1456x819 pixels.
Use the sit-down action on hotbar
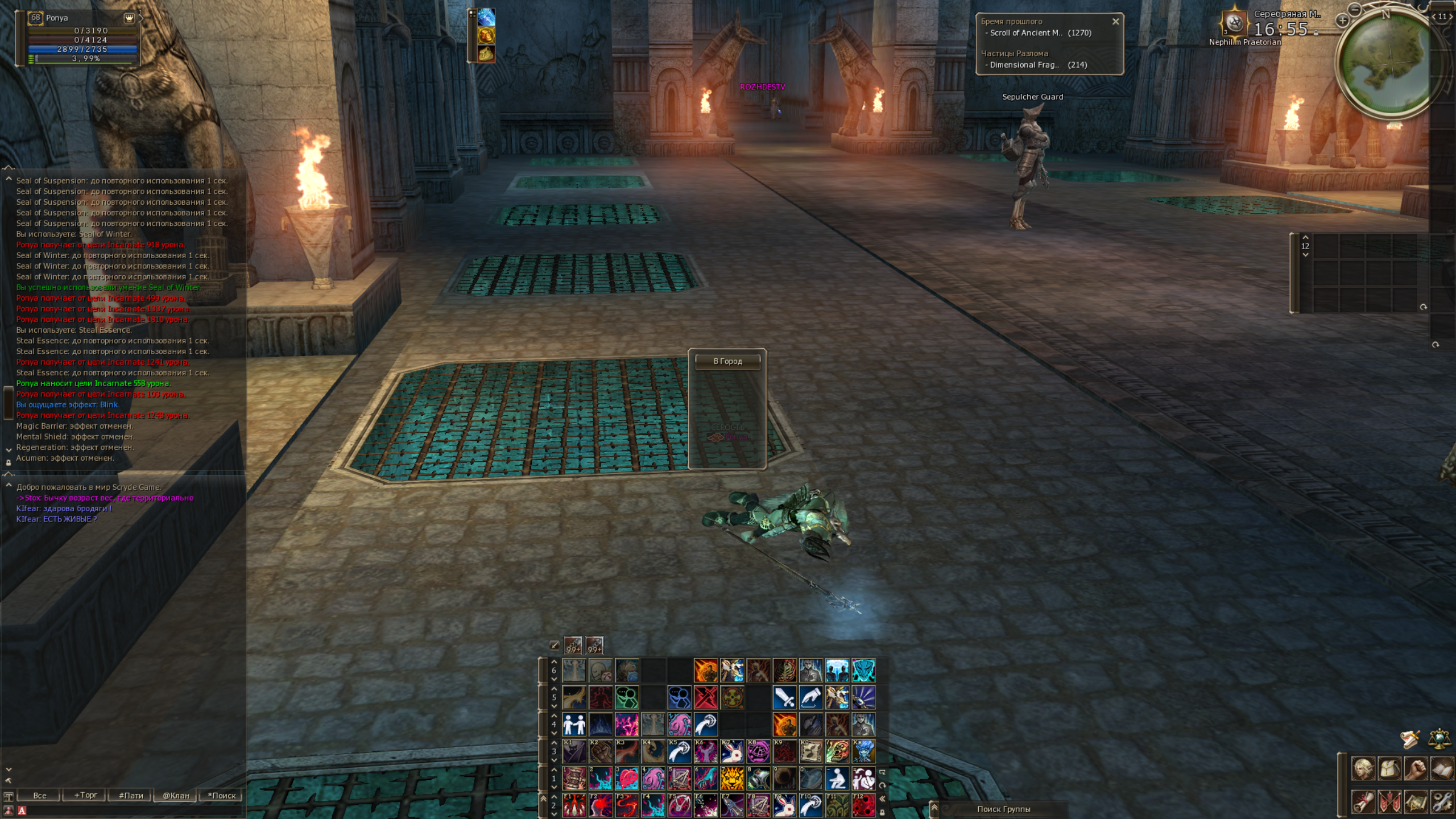[x=837, y=779]
